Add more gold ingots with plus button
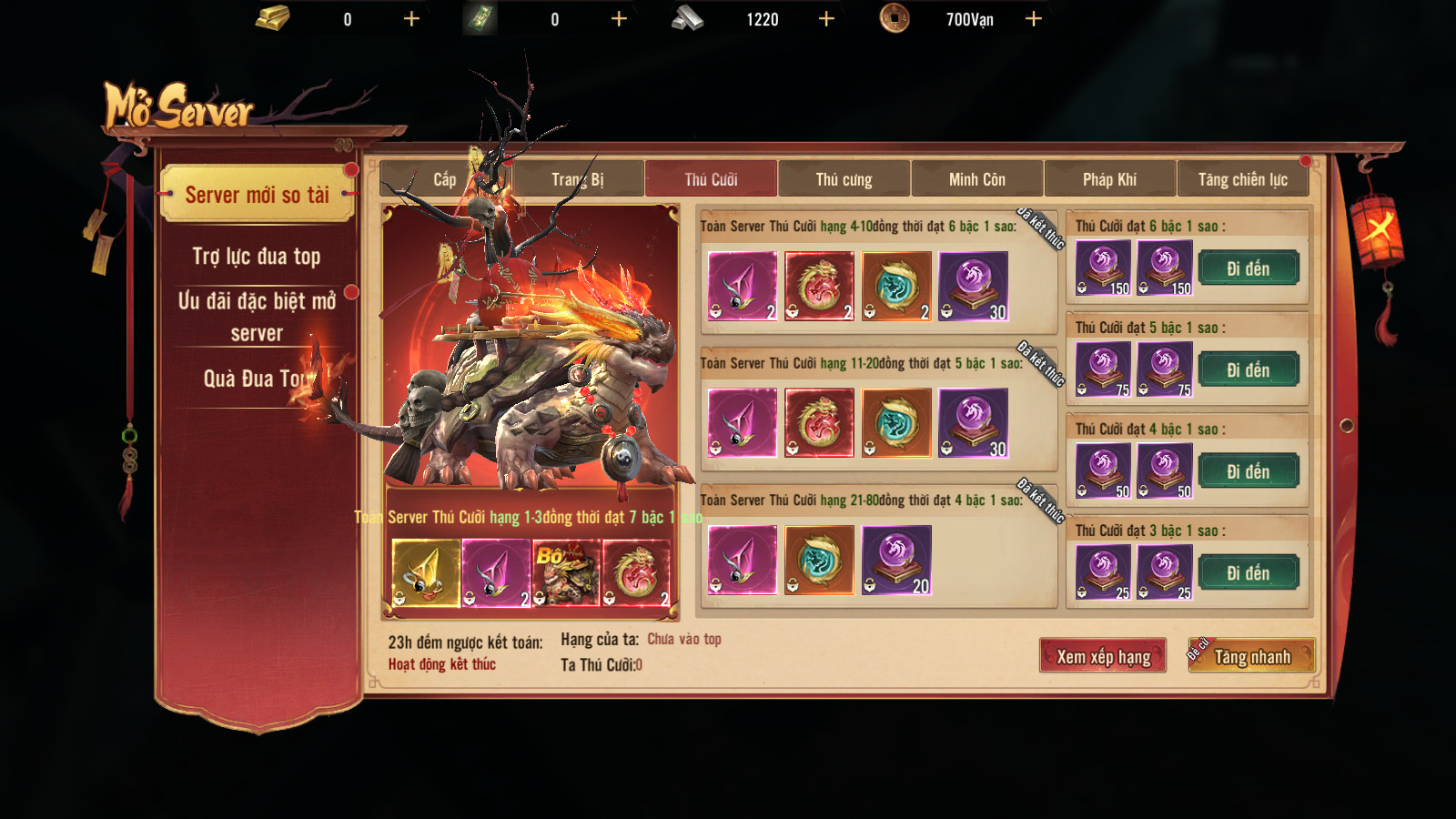Image resolution: width=1456 pixels, height=819 pixels. point(411,19)
